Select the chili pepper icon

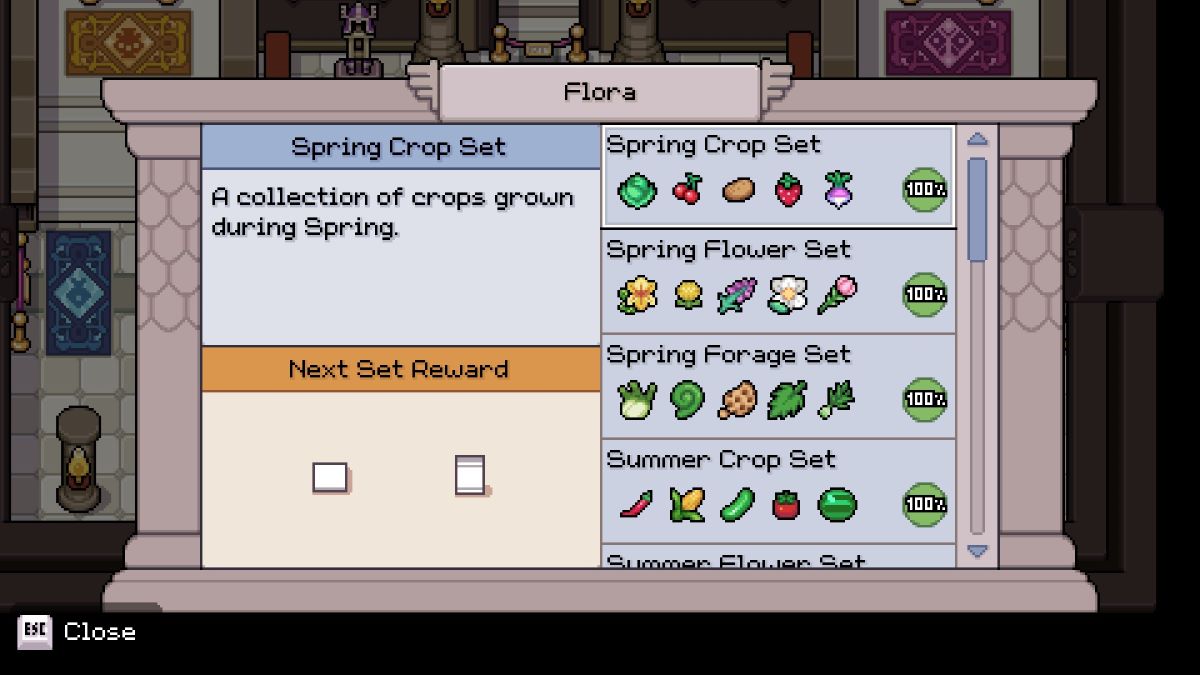[635, 504]
